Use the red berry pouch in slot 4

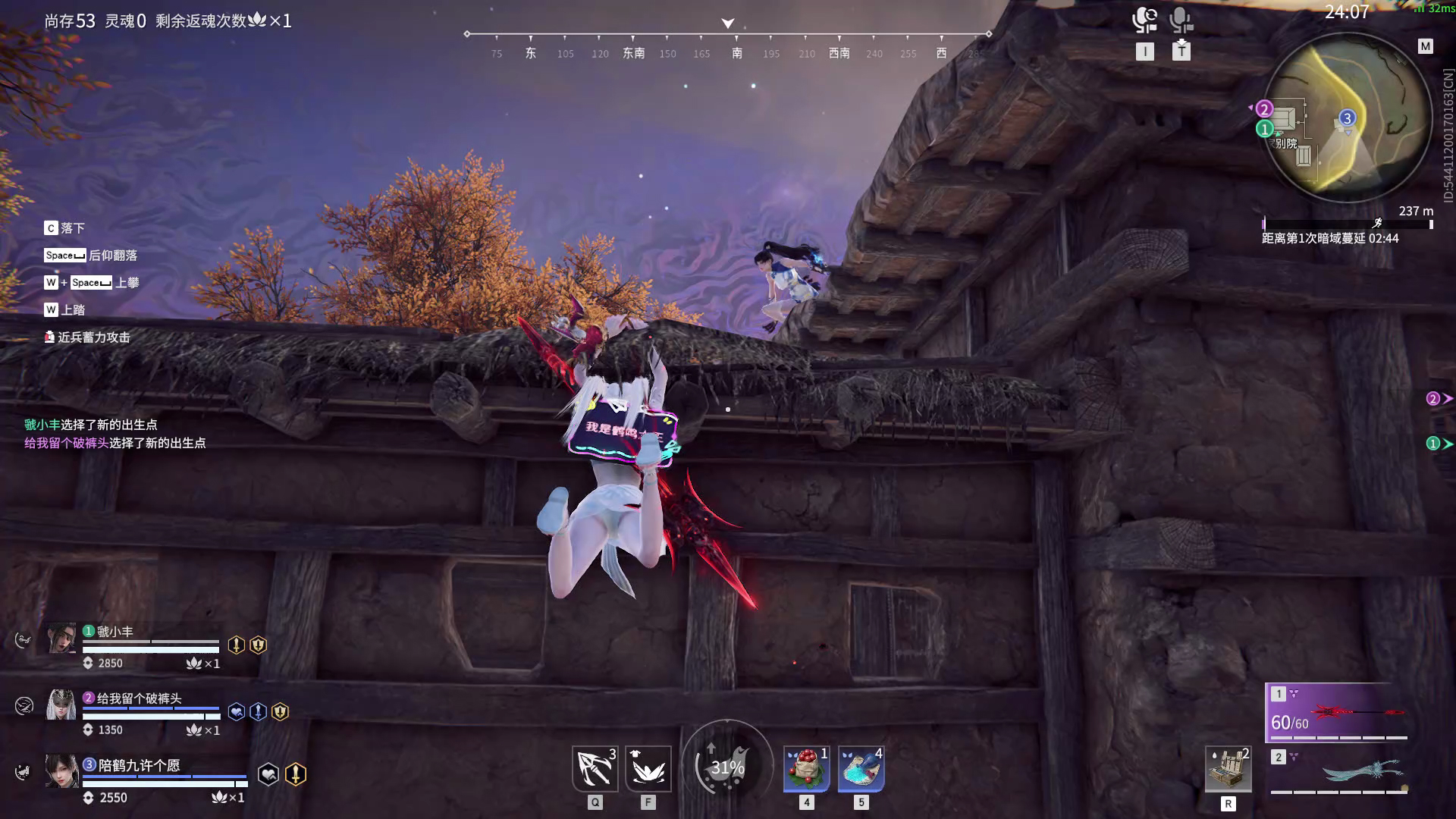coord(806,768)
